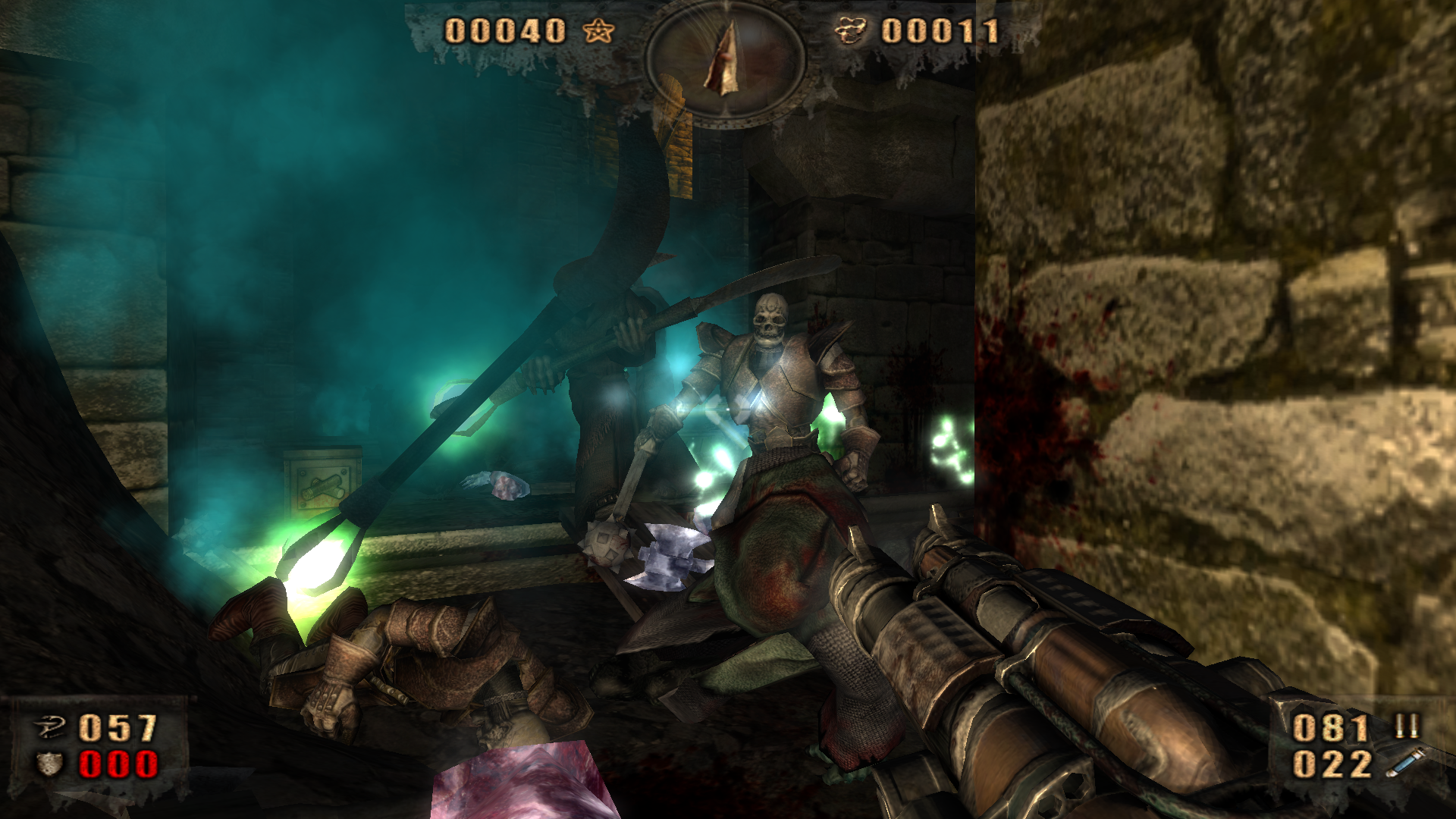
Task: Click the gold coins icon beside 00011
Action: coord(850,31)
